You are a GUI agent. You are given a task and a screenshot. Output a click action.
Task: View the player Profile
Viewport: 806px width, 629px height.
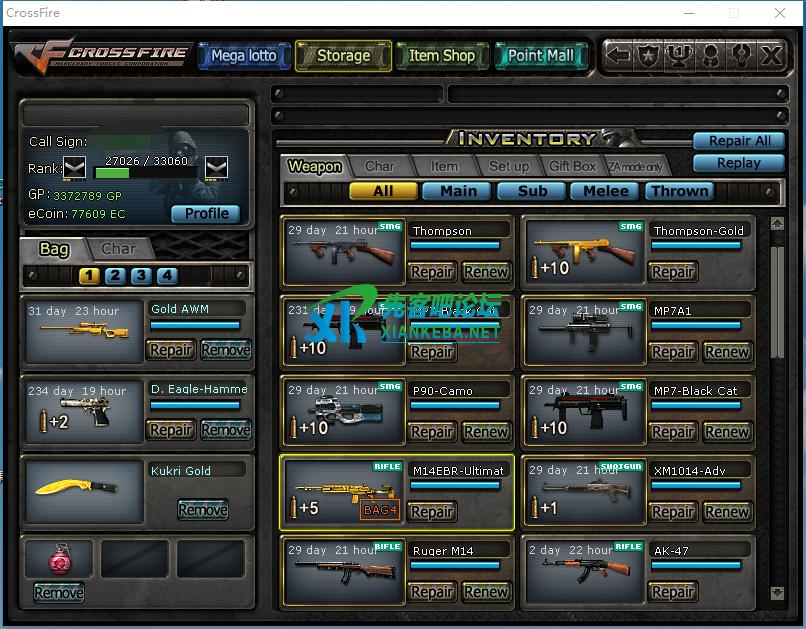(206, 213)
